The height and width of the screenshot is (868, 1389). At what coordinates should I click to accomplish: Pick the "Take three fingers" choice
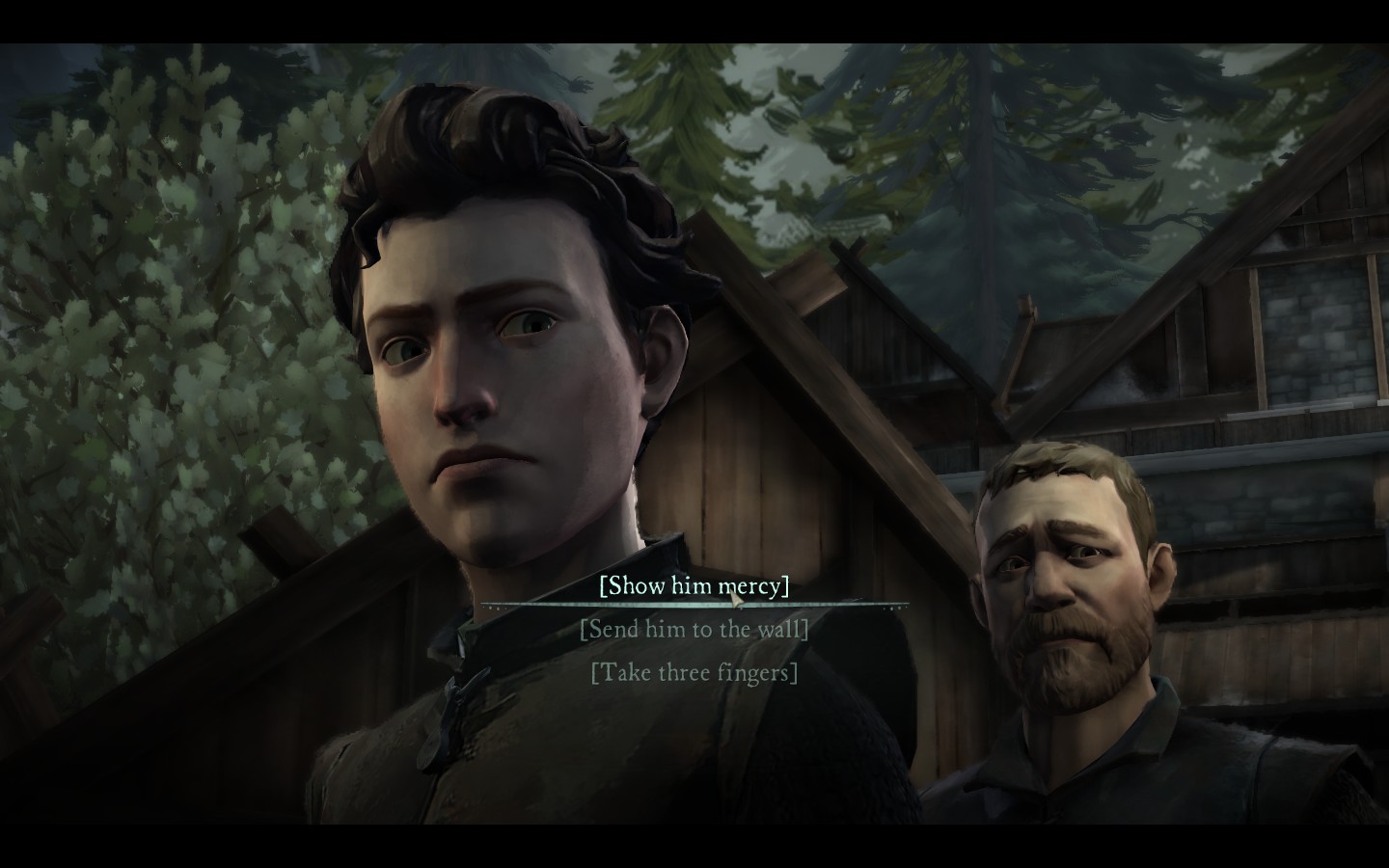694,671
